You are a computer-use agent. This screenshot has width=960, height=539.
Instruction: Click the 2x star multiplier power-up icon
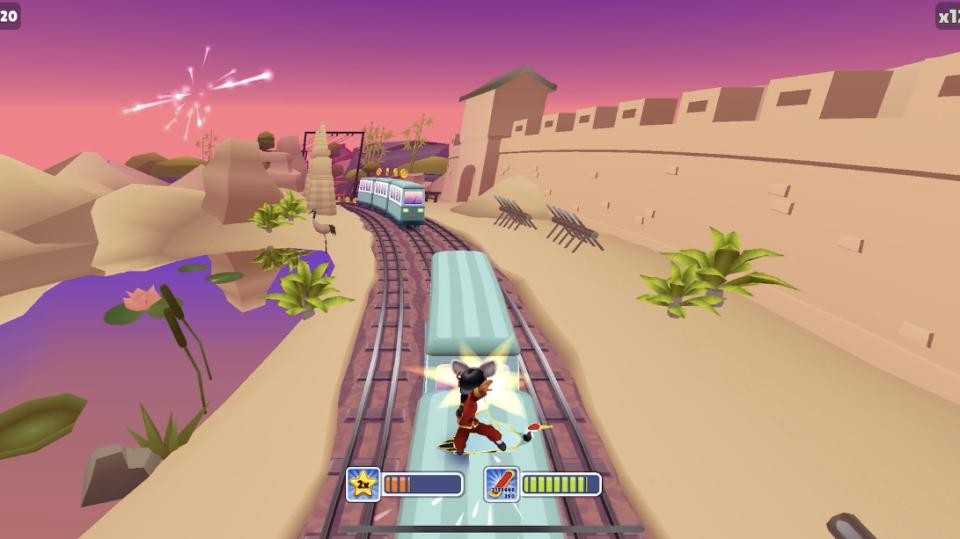click(x=363, y=484)
